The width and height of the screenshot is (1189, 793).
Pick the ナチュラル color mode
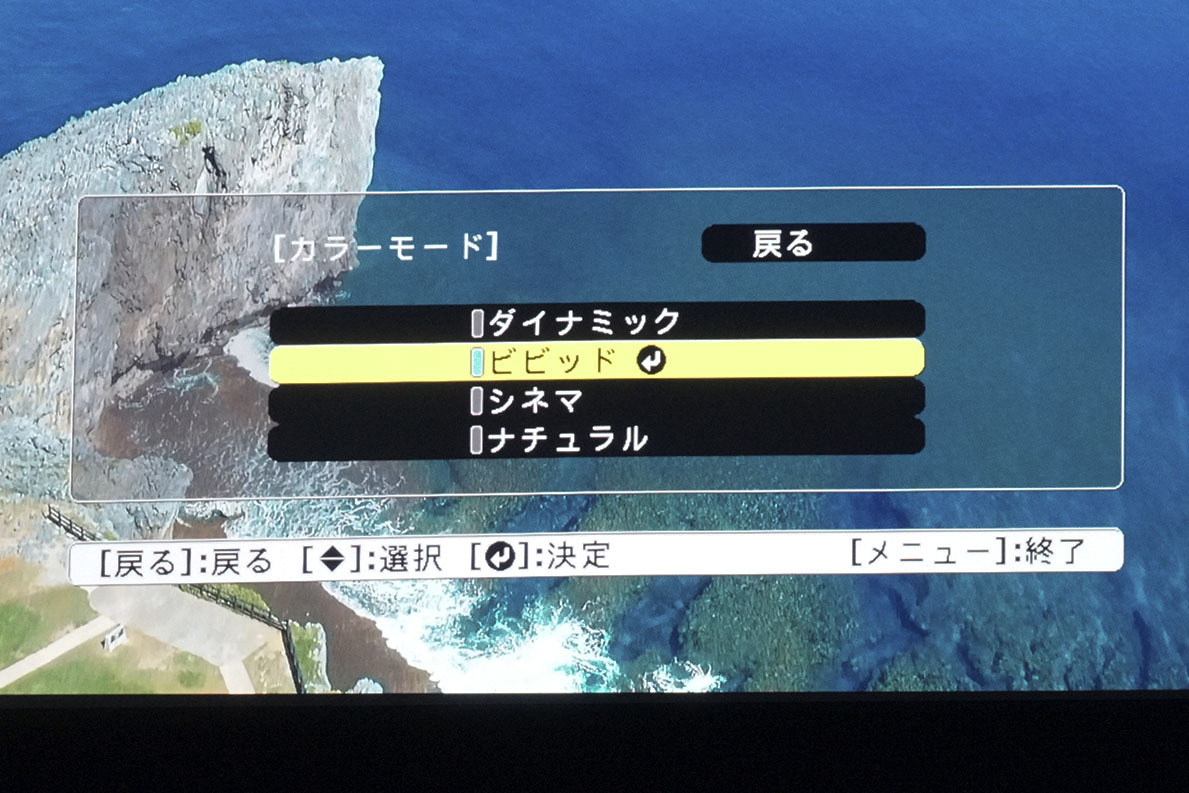(596, 439)
